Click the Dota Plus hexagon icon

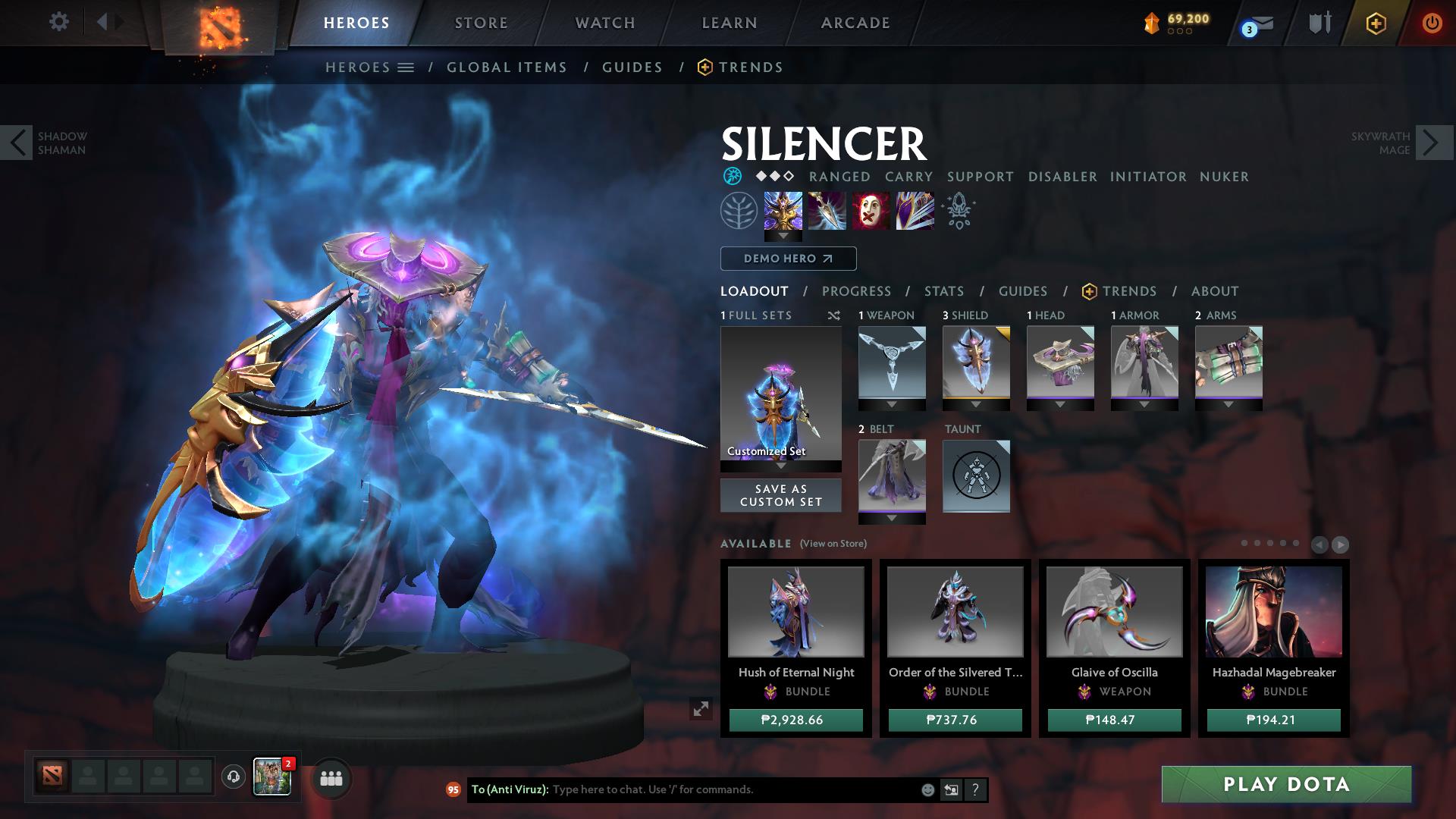point(1378,23)
